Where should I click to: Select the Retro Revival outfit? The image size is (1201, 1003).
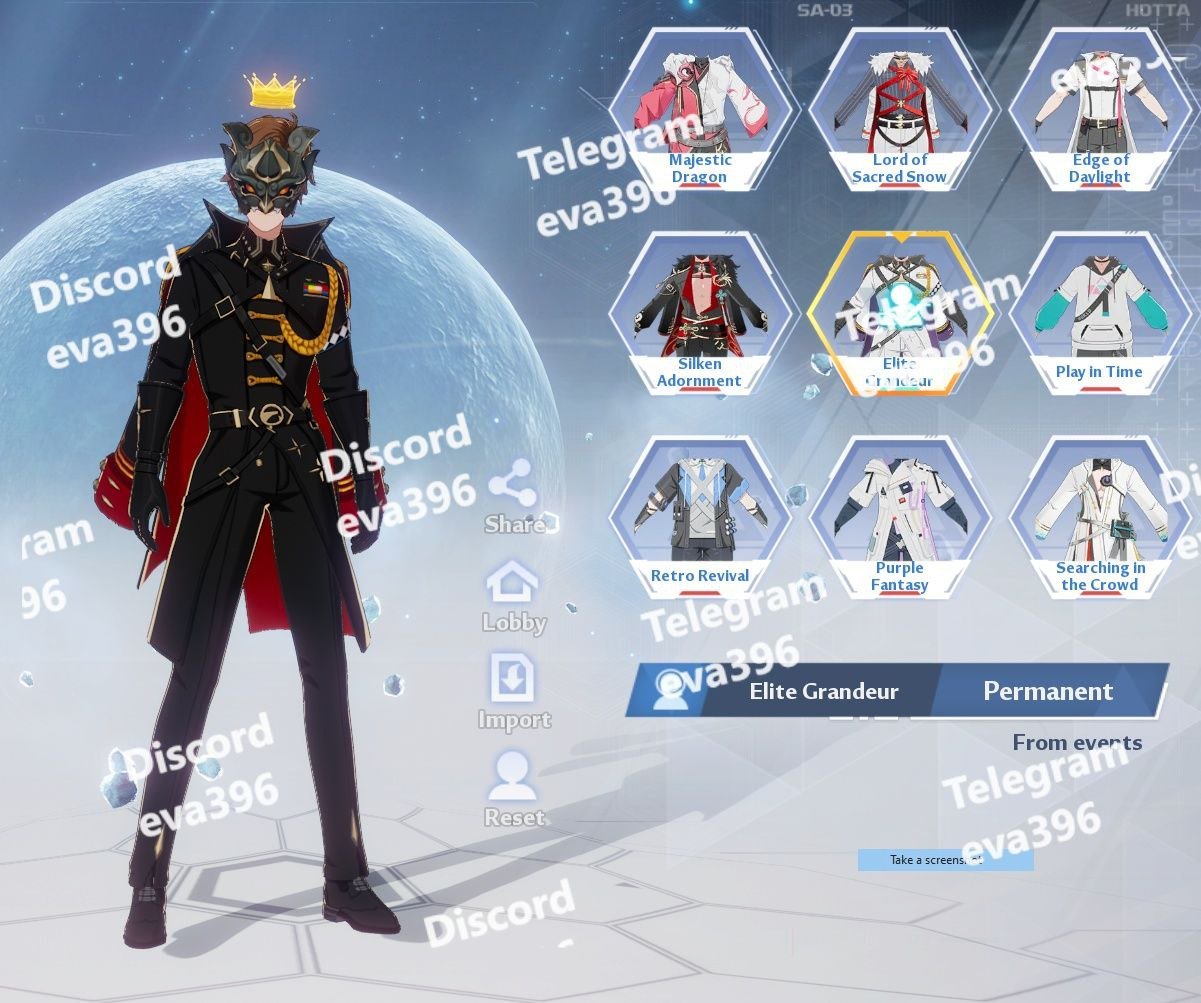[700, 516]
